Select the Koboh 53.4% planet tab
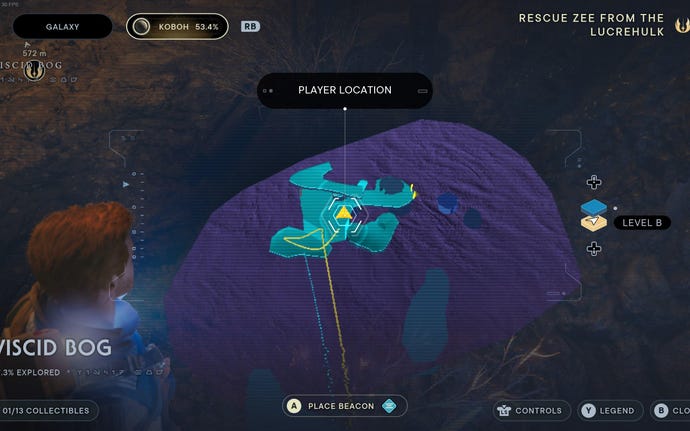The height and width of the screenshot is (431, 690). click(x=177, y=26)
